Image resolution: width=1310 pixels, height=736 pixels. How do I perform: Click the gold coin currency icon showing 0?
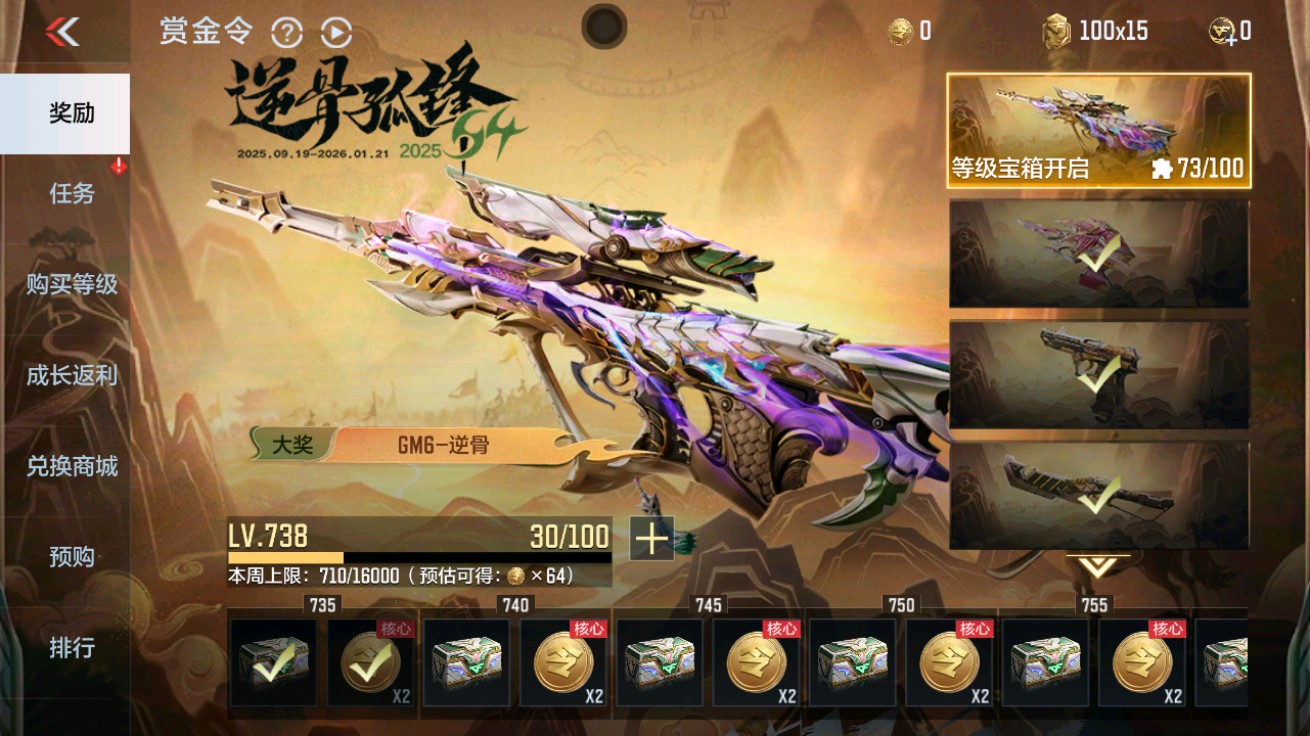(x=898, y=30)
